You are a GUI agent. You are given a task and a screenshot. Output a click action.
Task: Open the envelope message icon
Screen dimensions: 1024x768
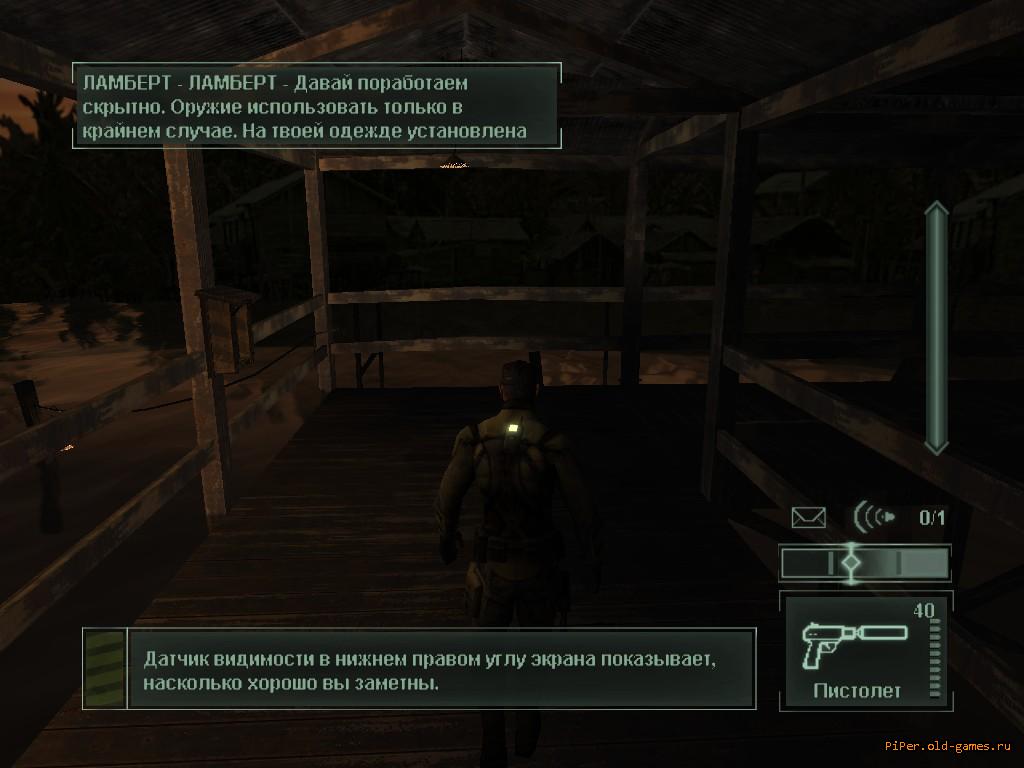pyautogui.click(x=809, y=517)
